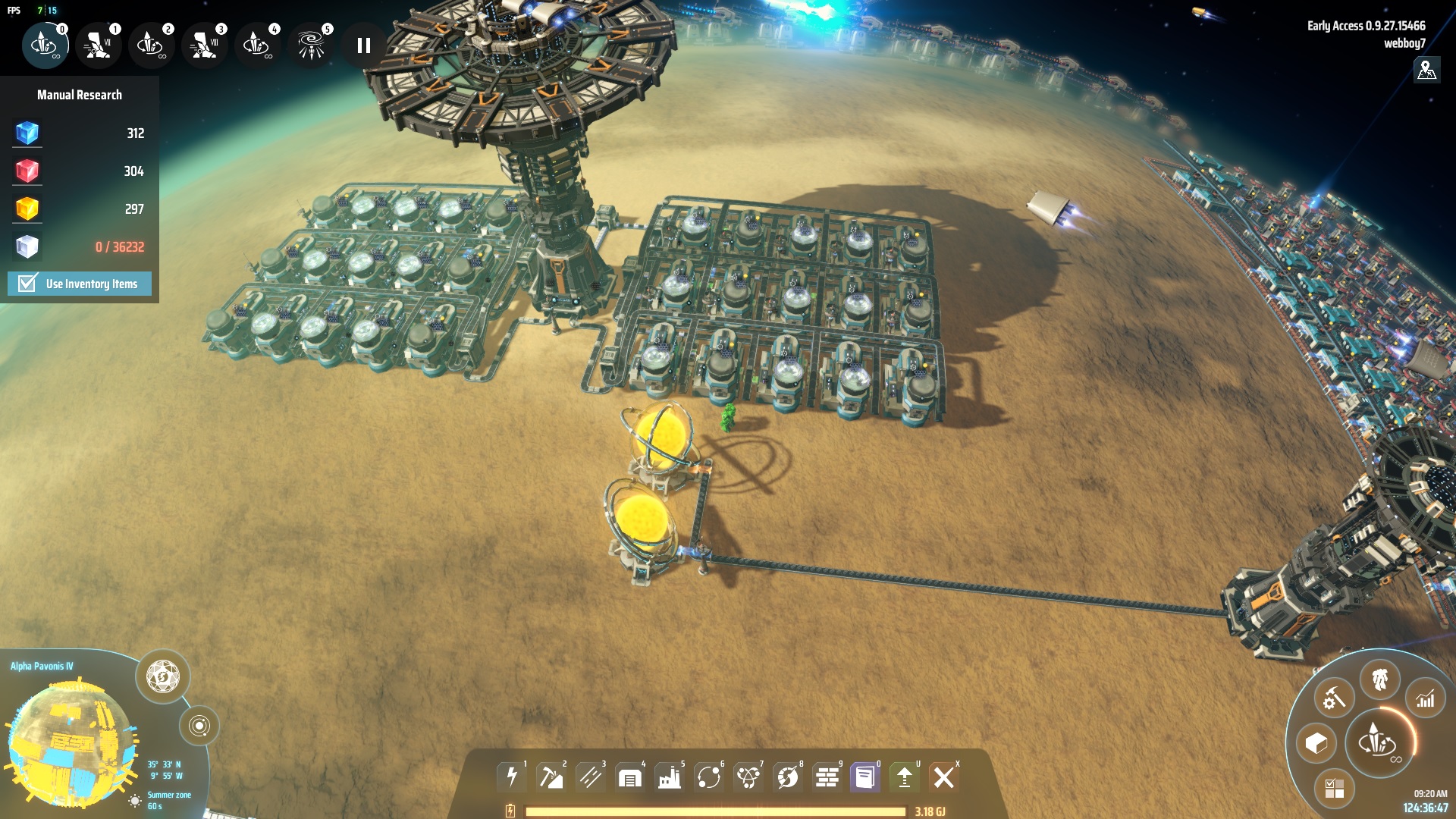Select the factory production build category
The width and height of the screenshot is (1456, 819).
(x=670, y=777)
